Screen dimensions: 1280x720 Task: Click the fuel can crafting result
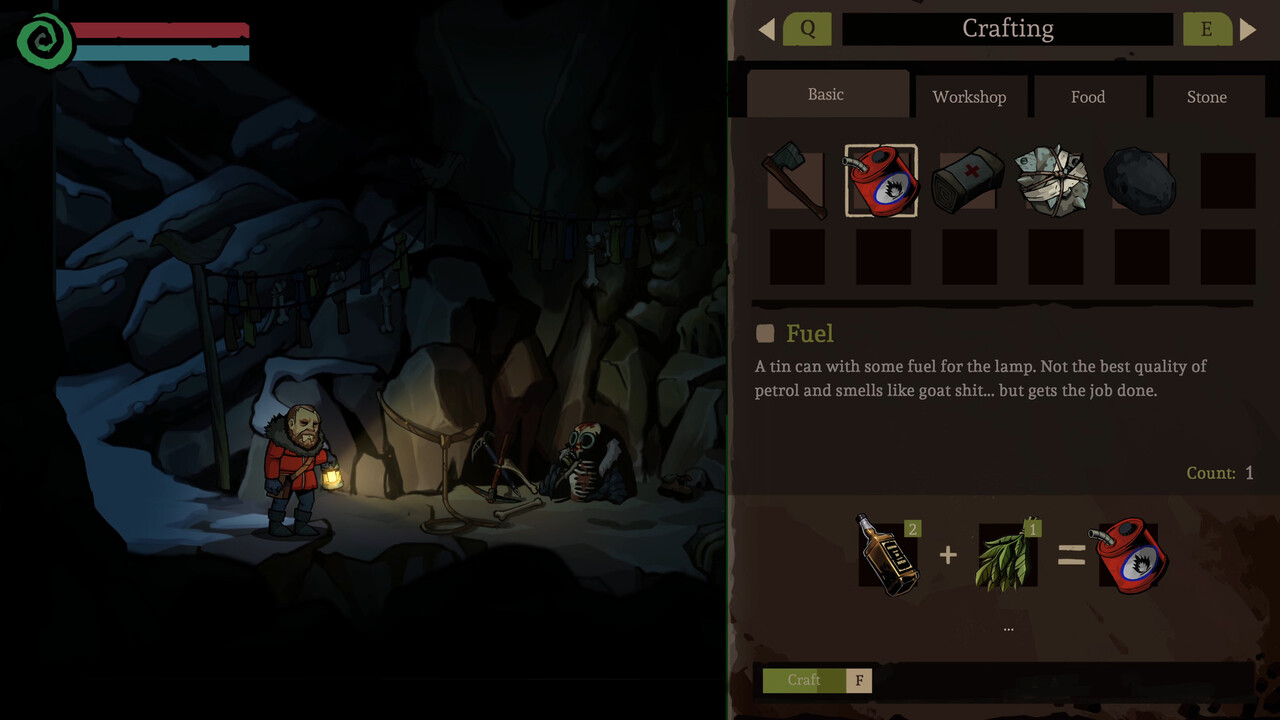[x=1130, y=555]
